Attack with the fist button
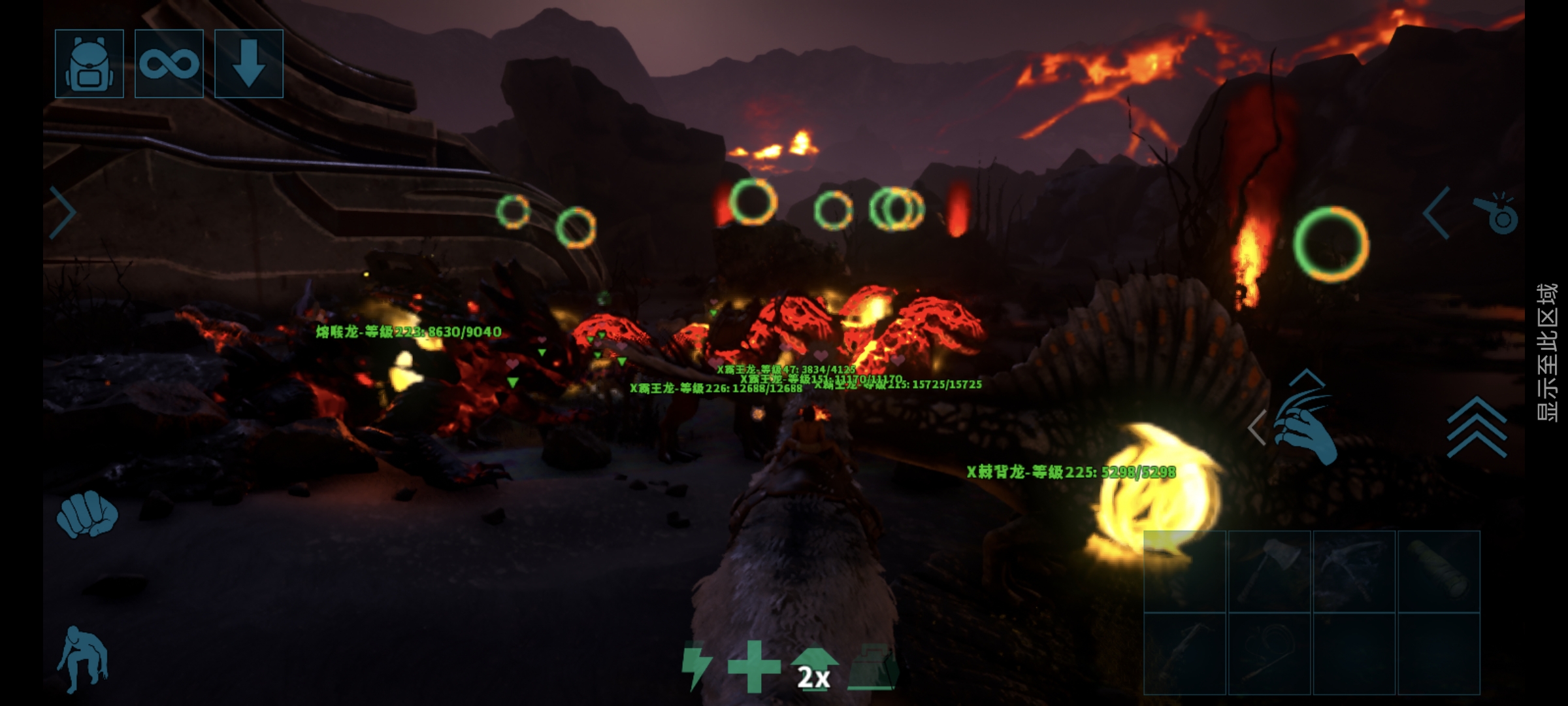This screenshot has width=1568, height=706. 87,514
